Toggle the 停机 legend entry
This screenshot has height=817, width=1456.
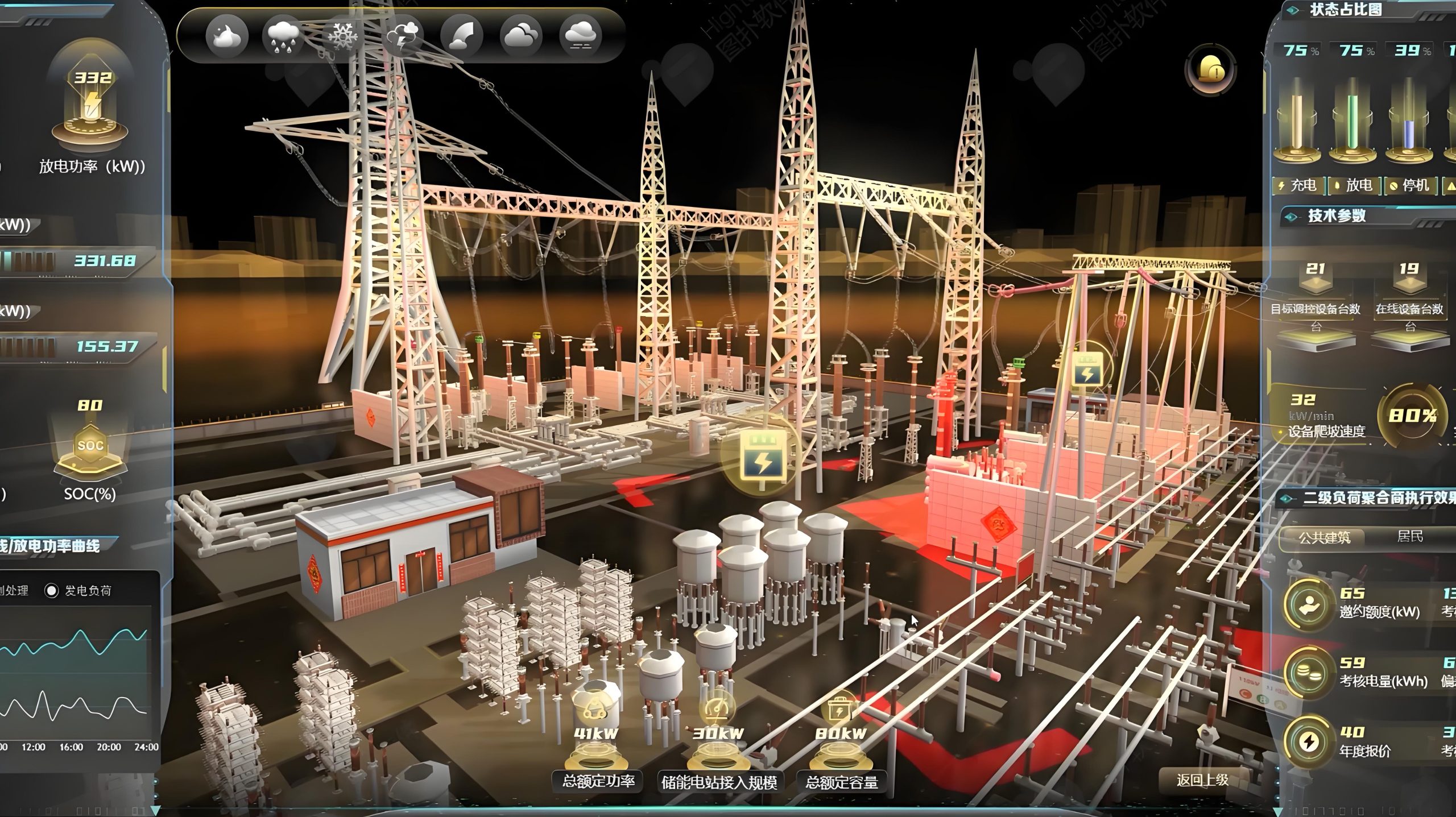1409,185
